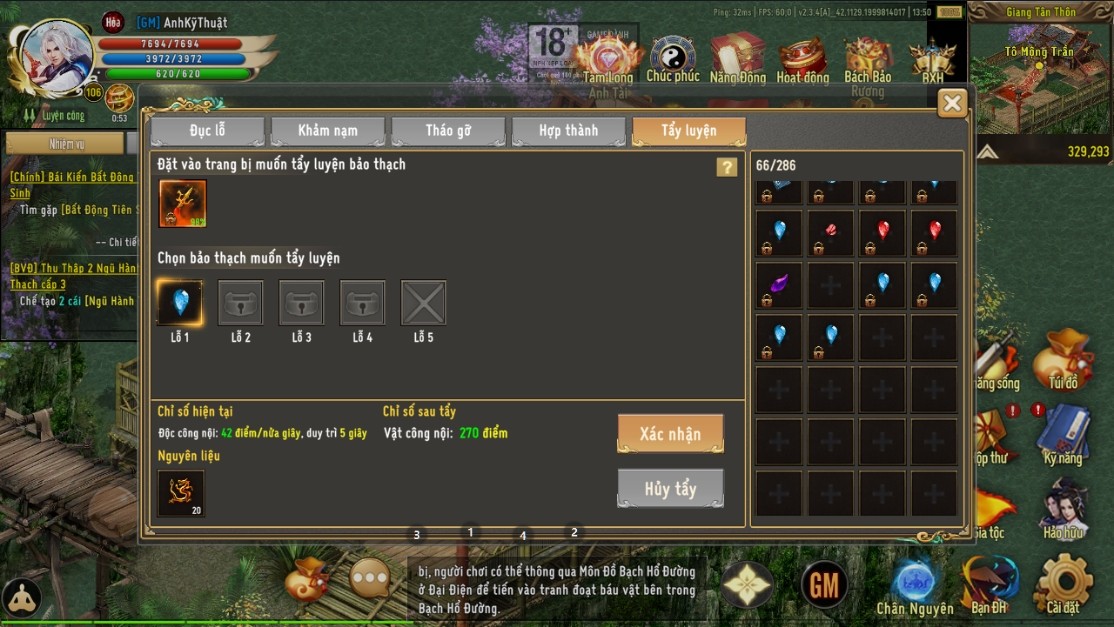Open Chúc phúc yin-yang icon
Image resolution: width=1114 pixels, height=627 pixels.
[673, 58]
